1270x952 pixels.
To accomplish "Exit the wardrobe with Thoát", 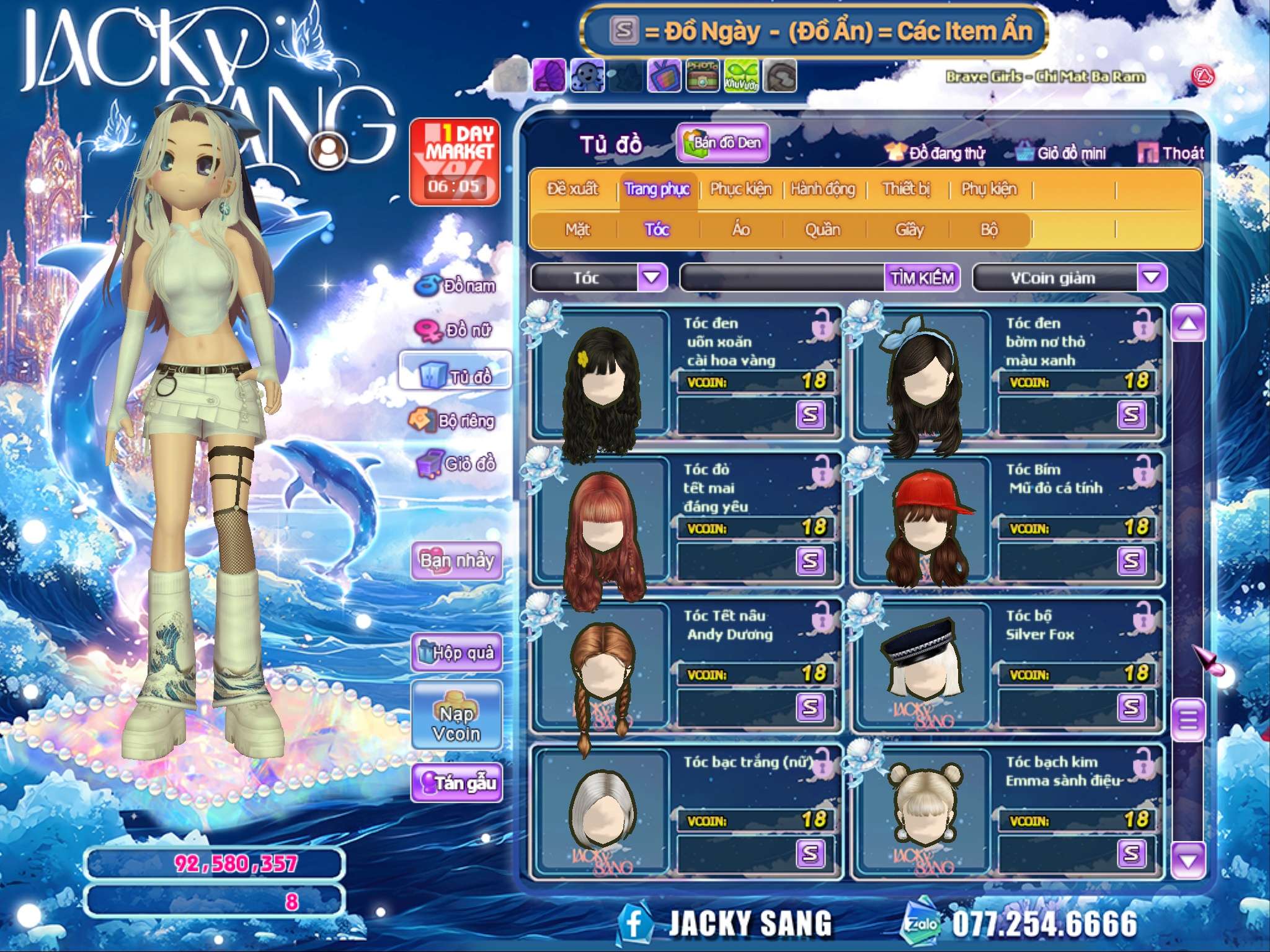I will [x=1172, y=153].
